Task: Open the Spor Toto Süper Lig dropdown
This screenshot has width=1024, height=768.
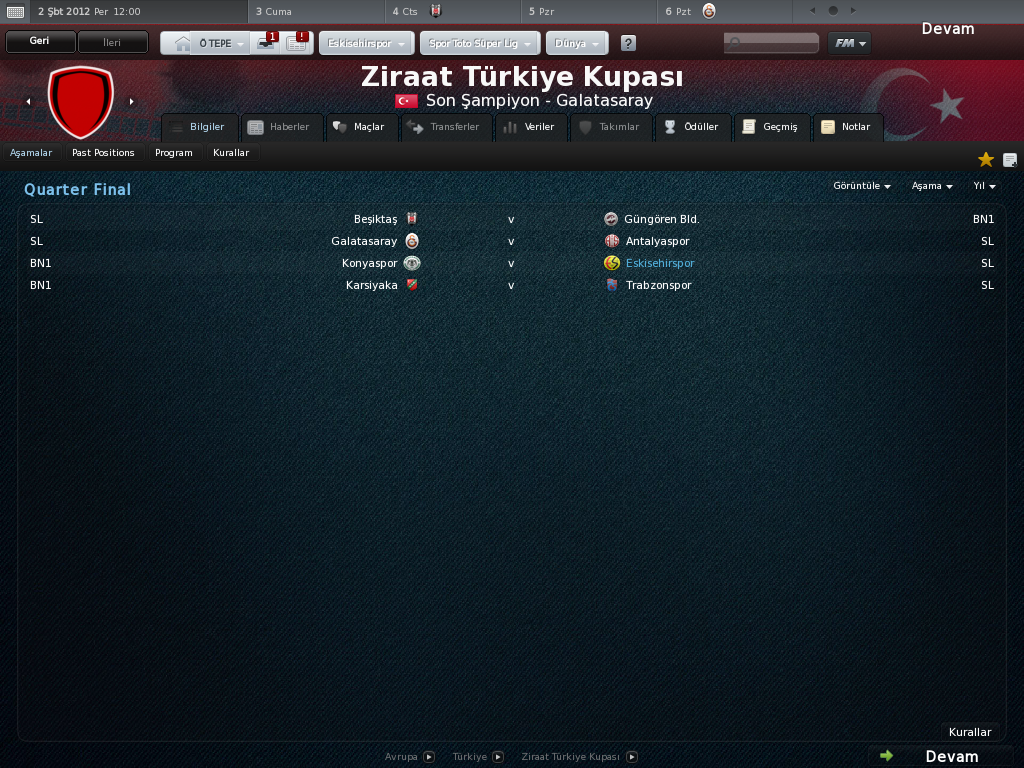Action: point(482,44)
